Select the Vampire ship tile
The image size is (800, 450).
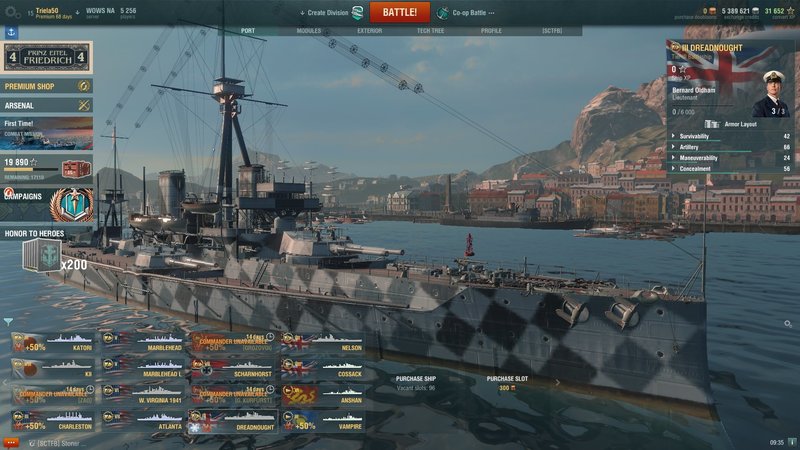click(323, 421)
